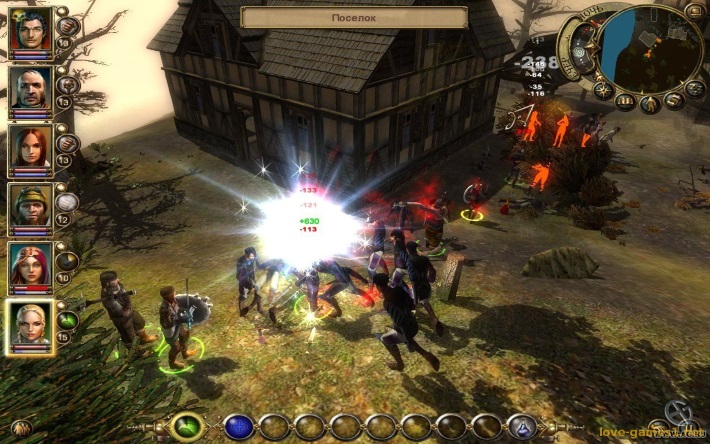
Task: Activate the green spell quickslot
Action: click(187, 427)
